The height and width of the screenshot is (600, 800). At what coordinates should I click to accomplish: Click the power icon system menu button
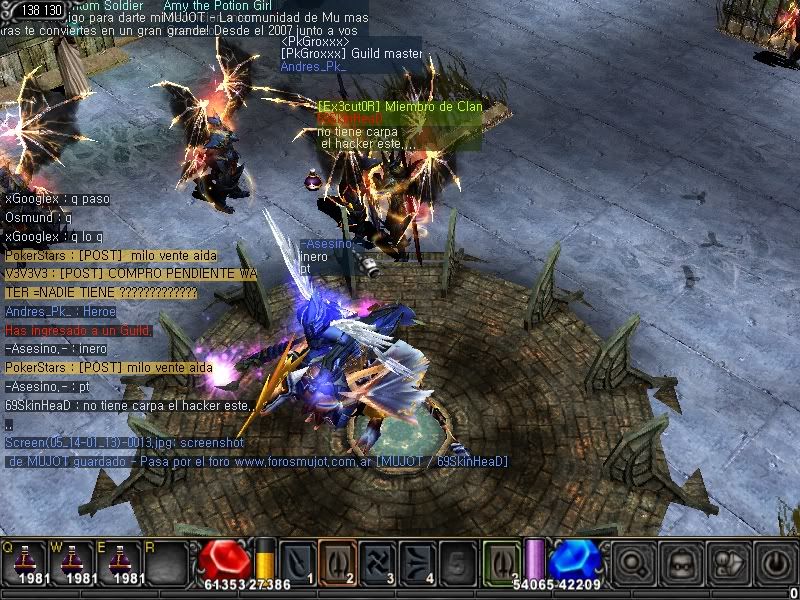coord(771,562)
